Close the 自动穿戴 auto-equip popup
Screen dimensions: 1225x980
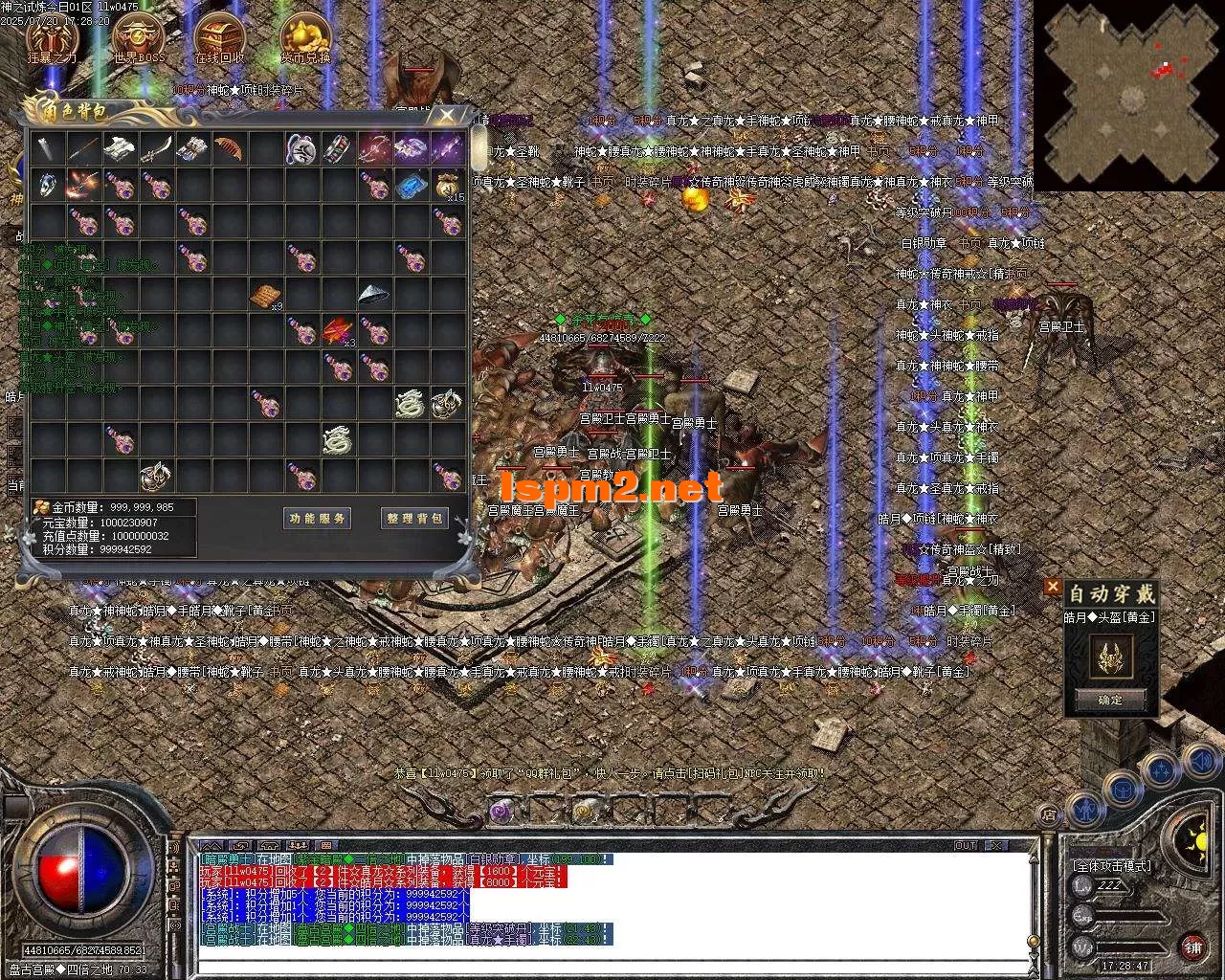point(1053,586)
